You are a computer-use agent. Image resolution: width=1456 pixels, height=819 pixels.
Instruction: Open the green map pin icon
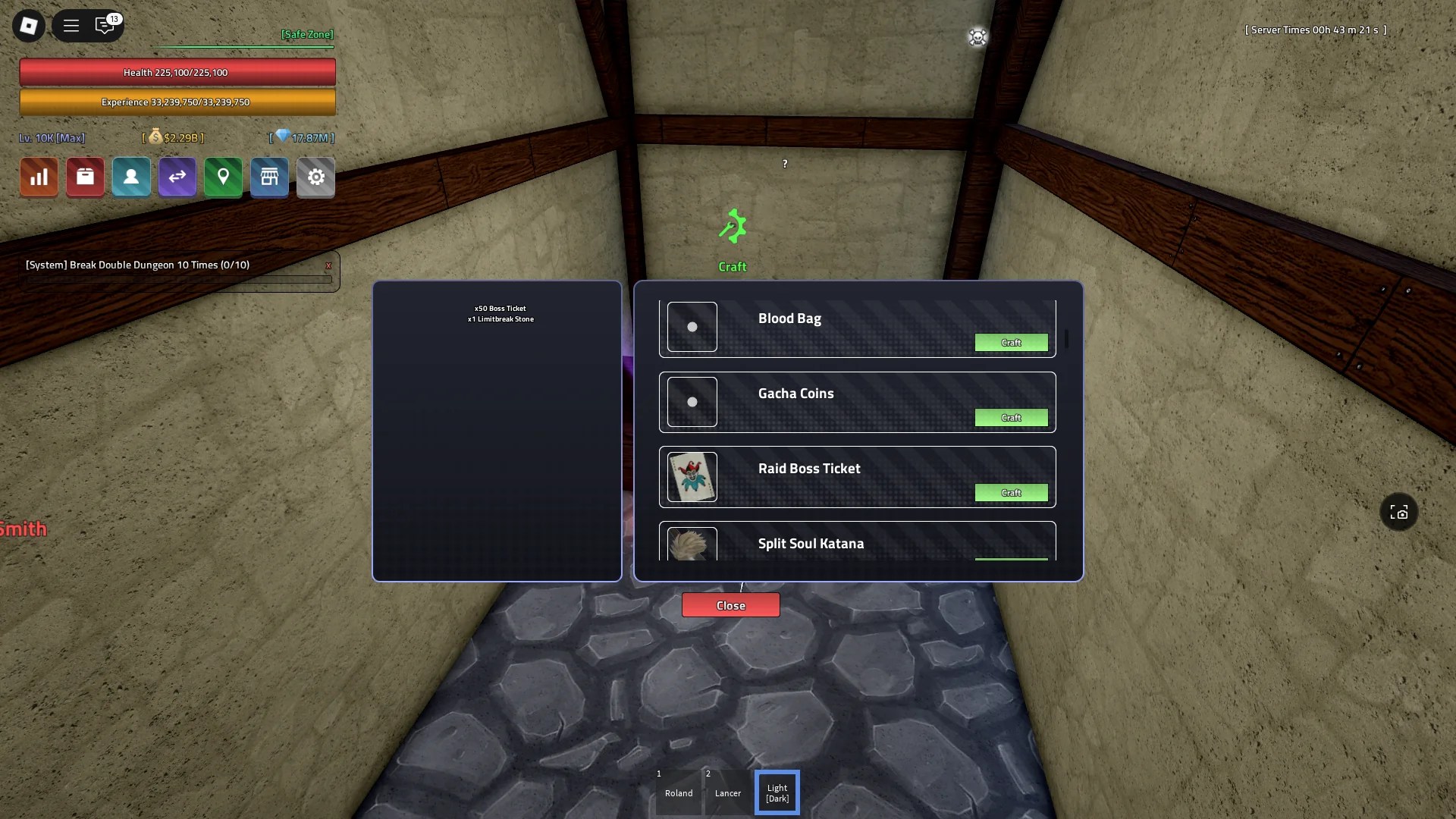click(x=223, y=177)
